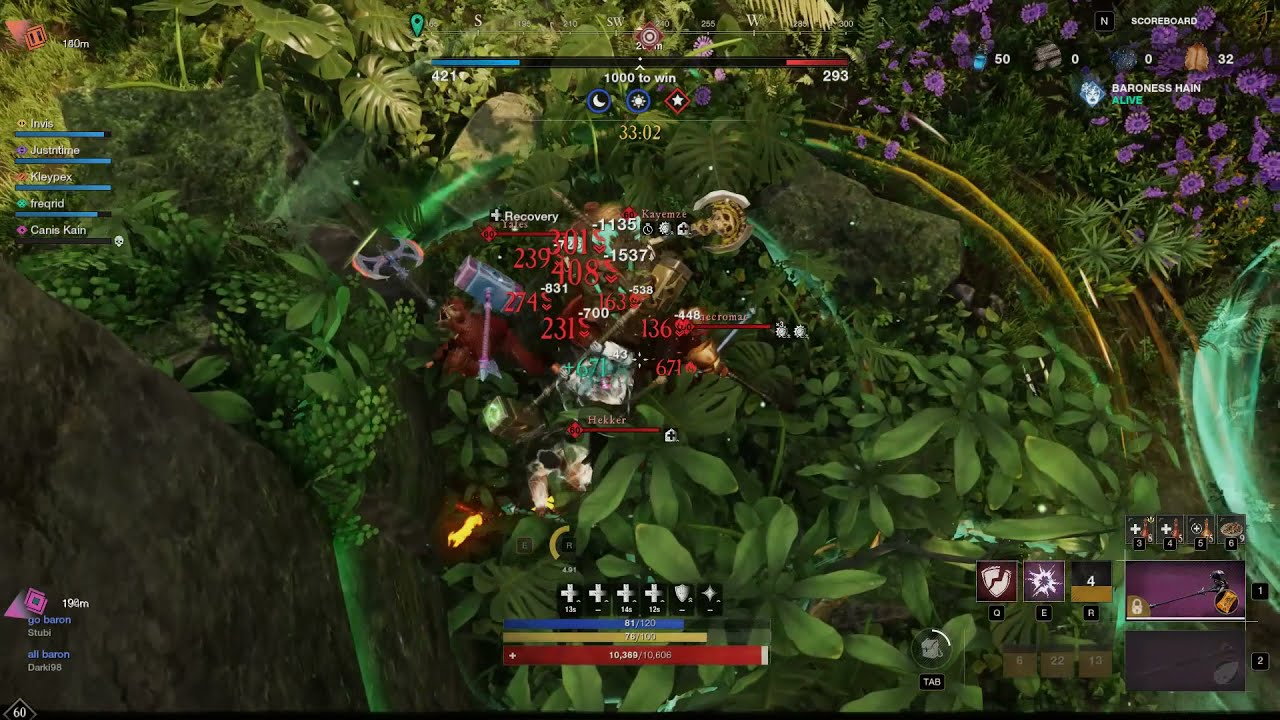The width and height of the screenshot is (1280, 720).
Task: Choose Kleypex in the group list
Action: point(51,177)
